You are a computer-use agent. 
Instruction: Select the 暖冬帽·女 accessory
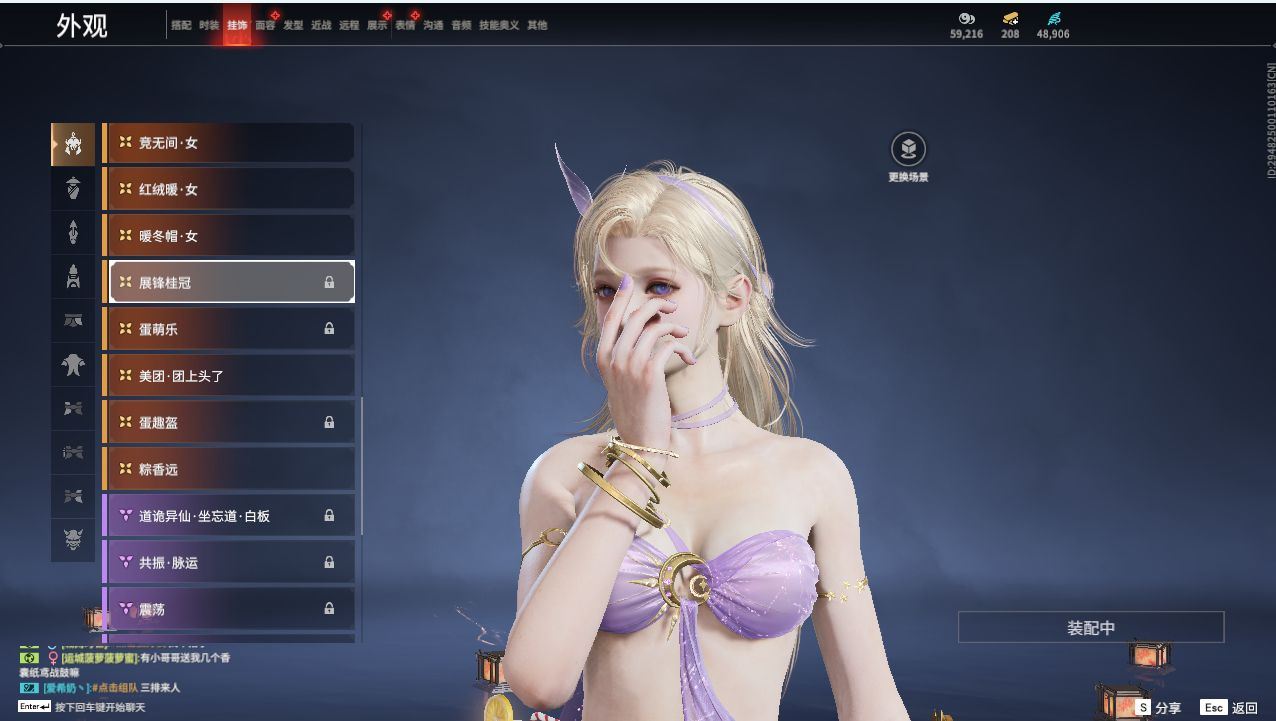(x=229, y=236)
